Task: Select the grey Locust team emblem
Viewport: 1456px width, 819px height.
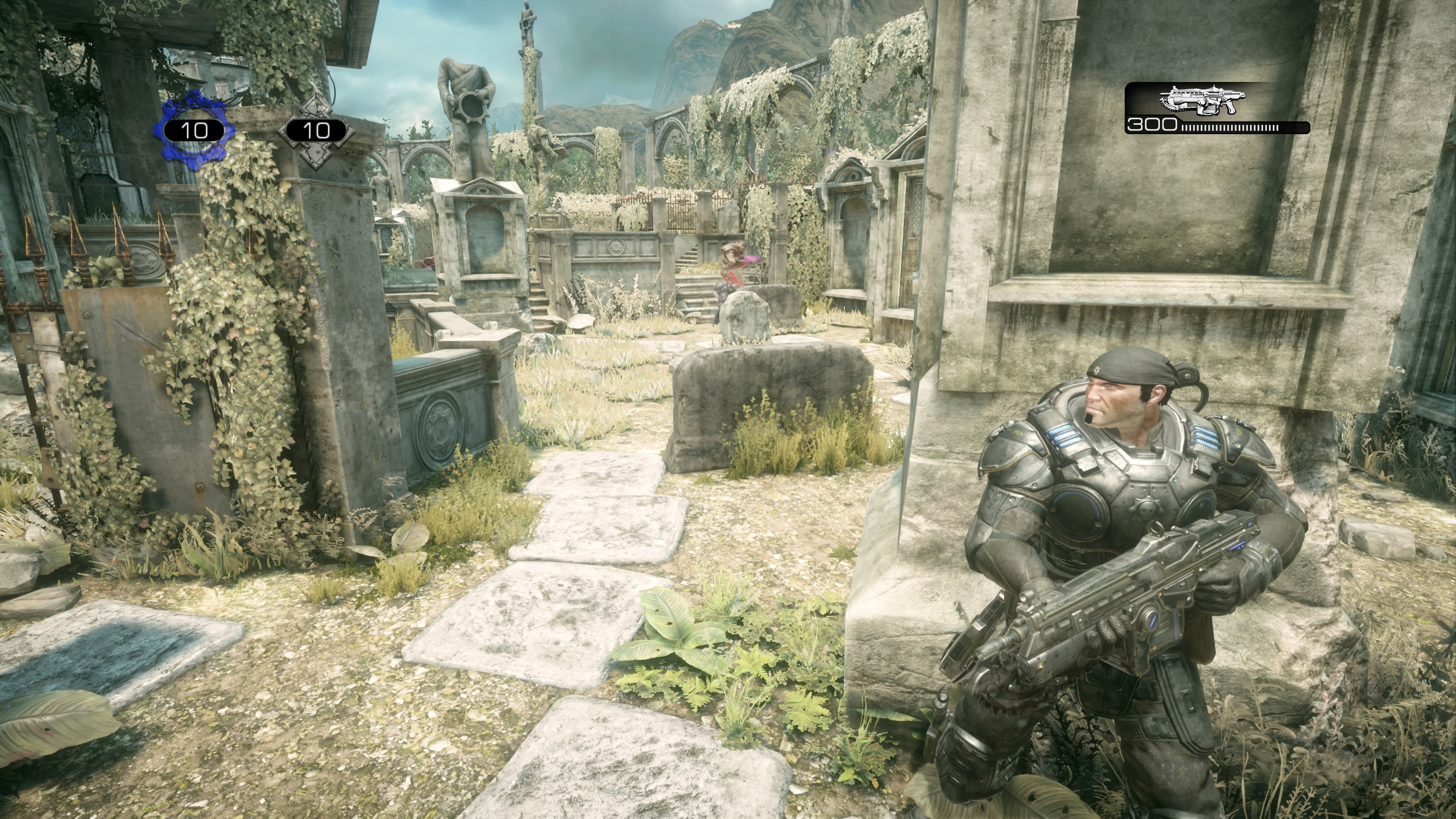Action: [x=316, y=130]
